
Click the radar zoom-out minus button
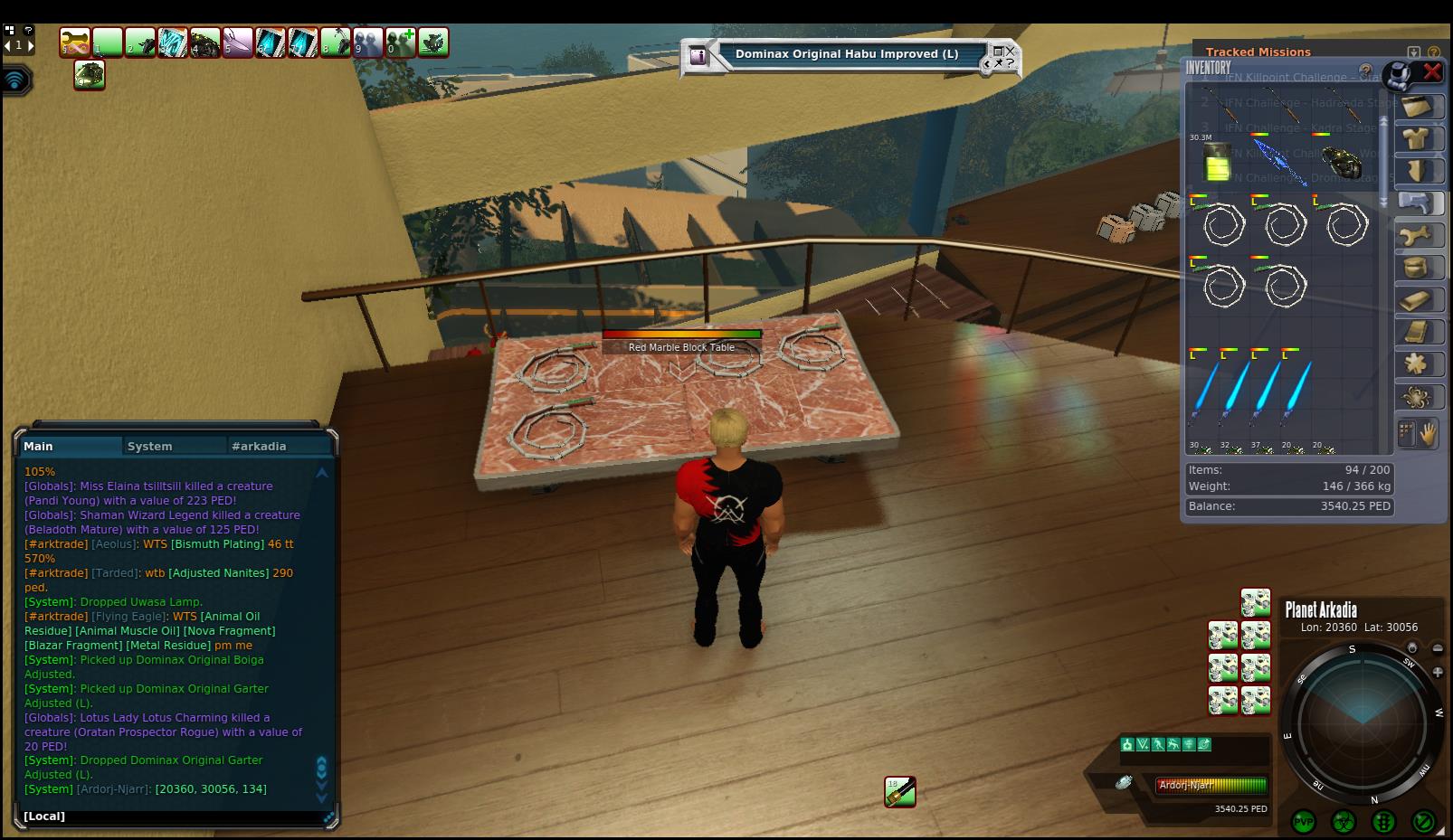1438,648
